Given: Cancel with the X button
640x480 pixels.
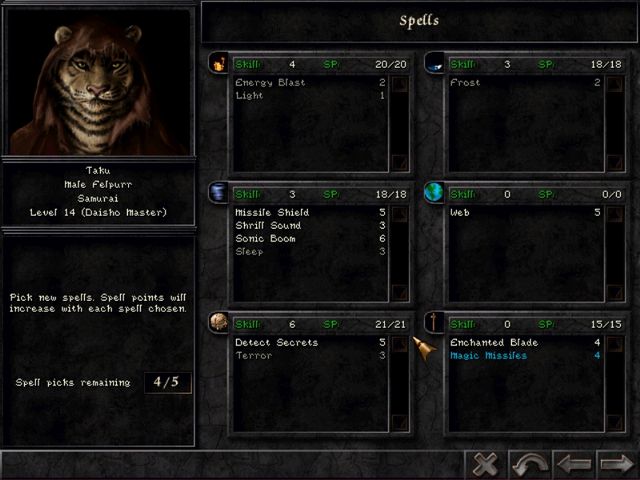Looking at the screenshot, I should tap(485, 464).
